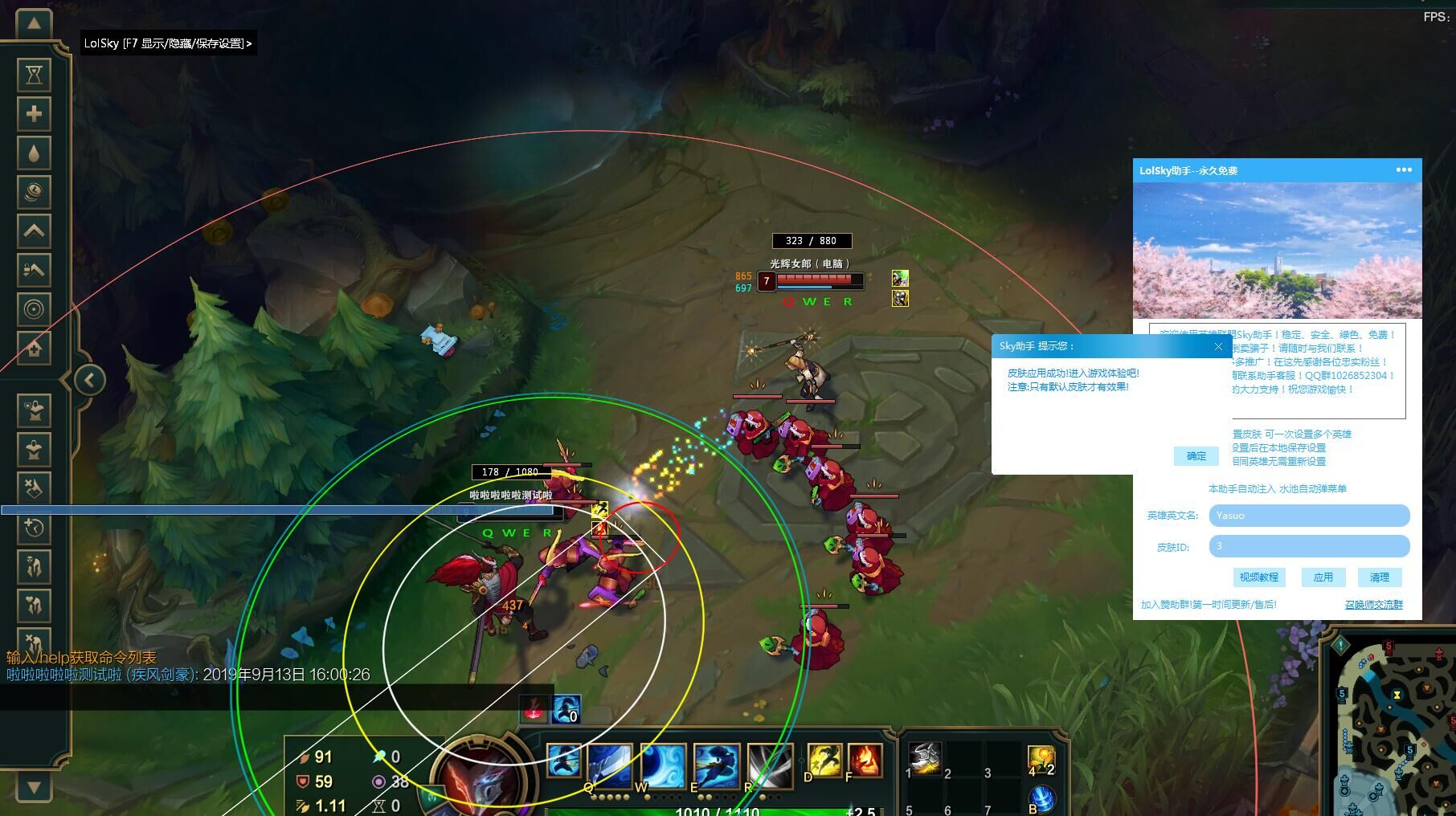This screenshot has width=1456, height=816.
Task: Choose the water droplet tool button
Action: point(34,153)
